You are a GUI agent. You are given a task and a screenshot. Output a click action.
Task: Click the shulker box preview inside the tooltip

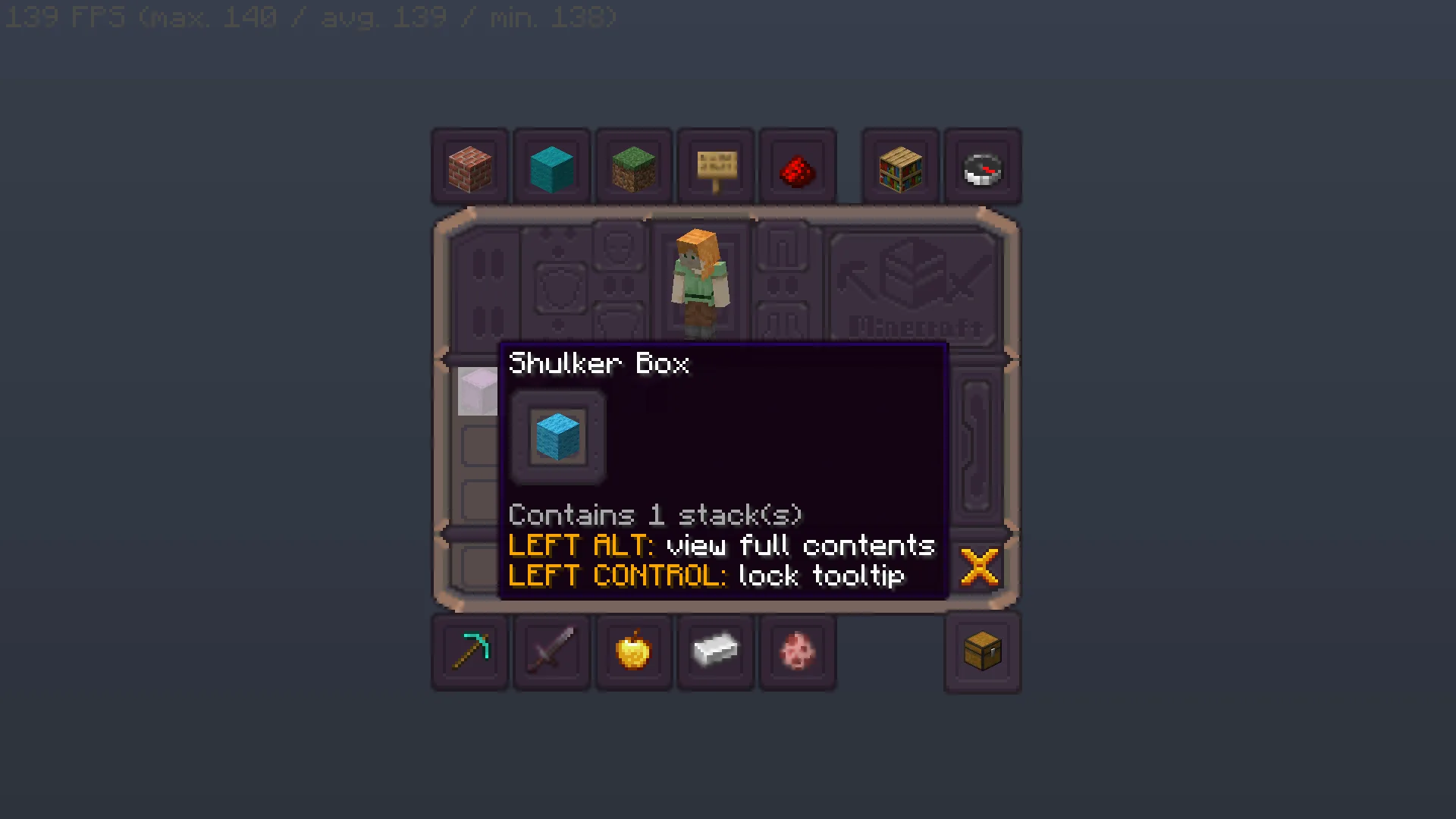click(x=558, y=438)
